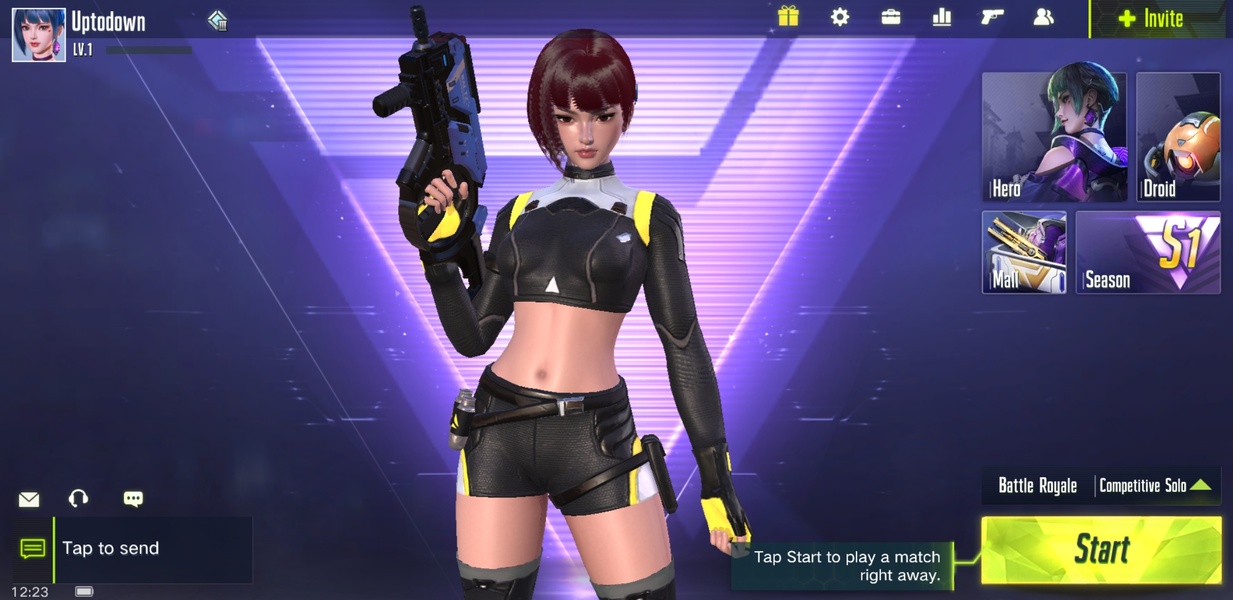Open the mail envelope icon
The width and height of the screenshot is (1233, 600).
pyautogui.click(x=29, y=499)
